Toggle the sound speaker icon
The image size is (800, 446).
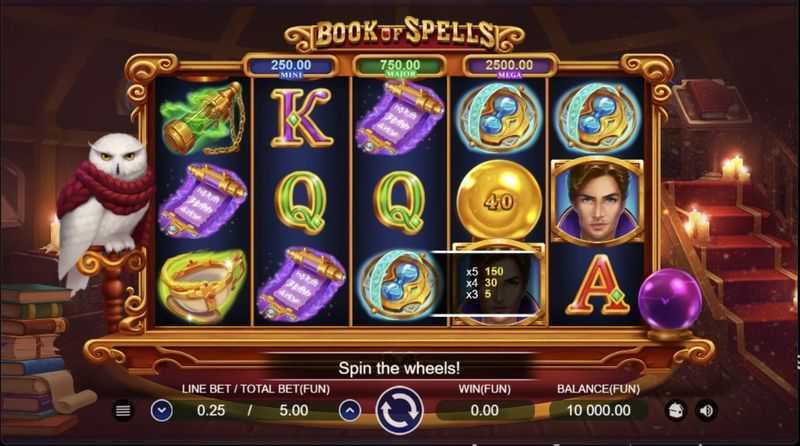point(706,410)
